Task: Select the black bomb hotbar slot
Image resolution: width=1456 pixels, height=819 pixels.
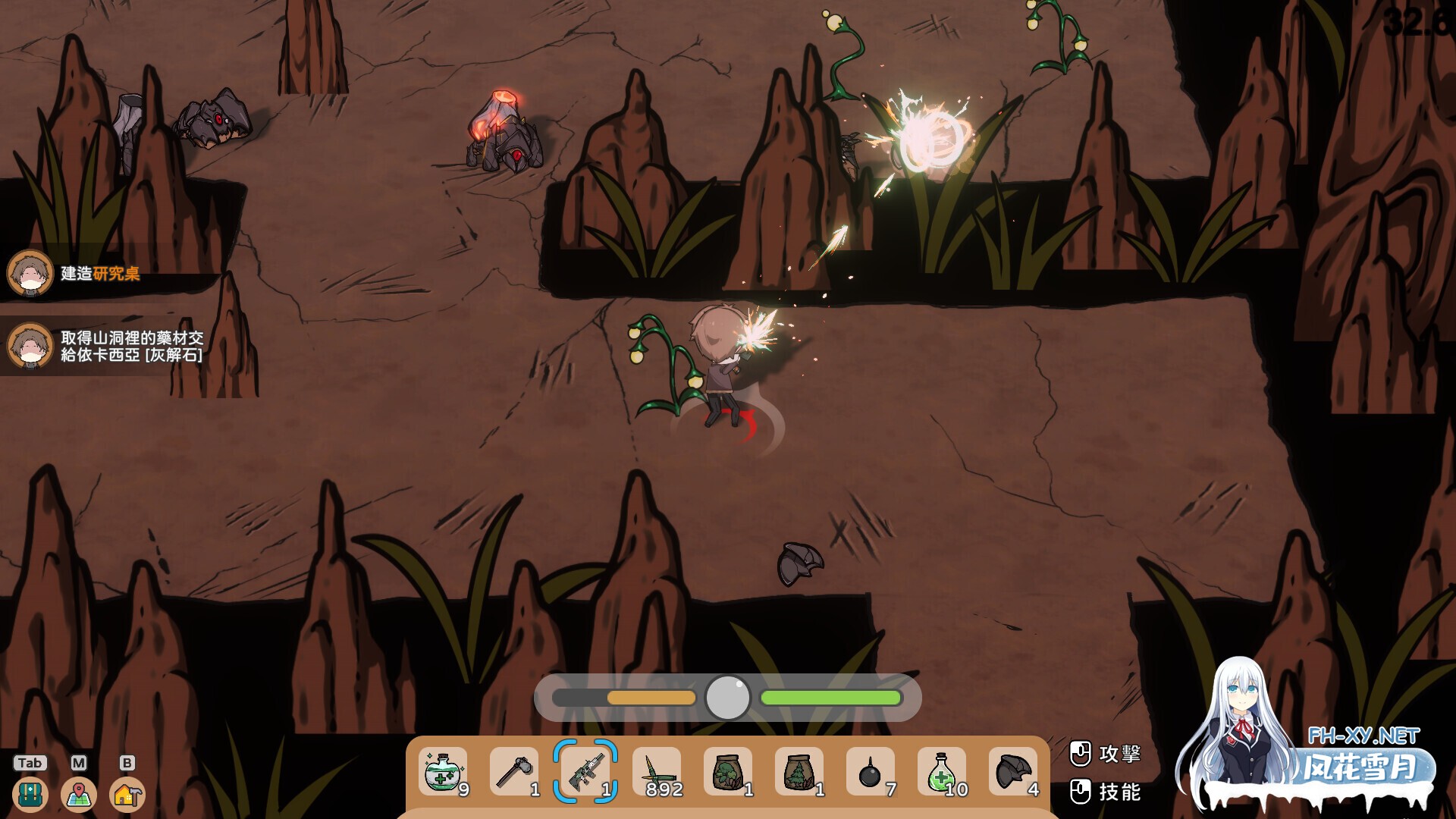Action: pyautogui.click(x=871, y=772)
